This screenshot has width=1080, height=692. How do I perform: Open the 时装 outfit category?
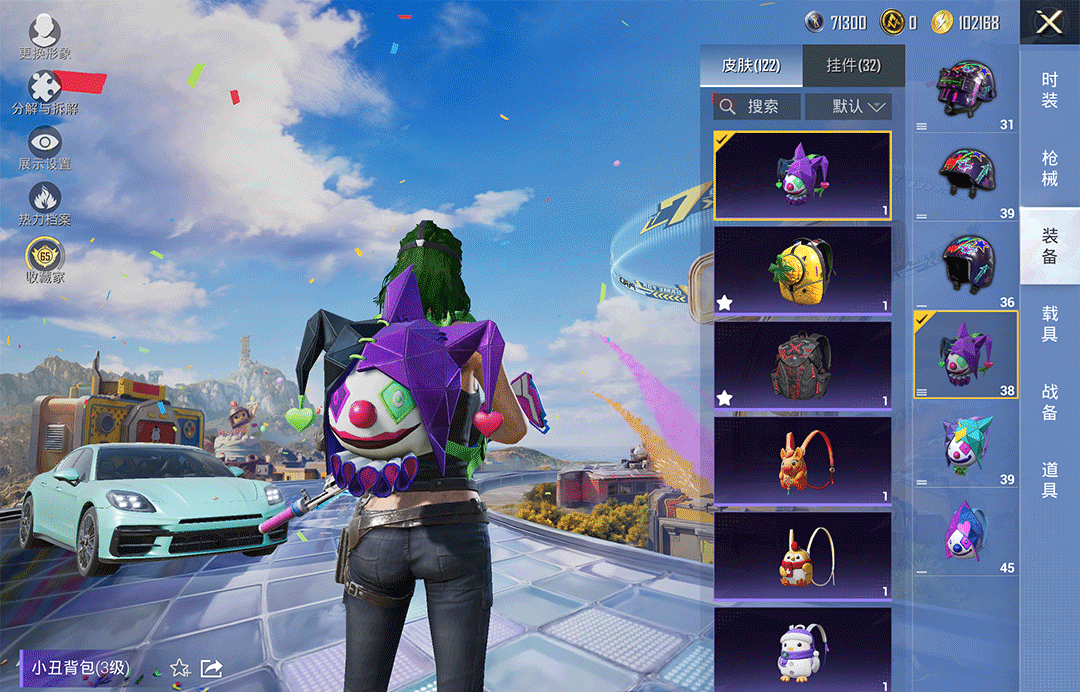point(1049,90)
